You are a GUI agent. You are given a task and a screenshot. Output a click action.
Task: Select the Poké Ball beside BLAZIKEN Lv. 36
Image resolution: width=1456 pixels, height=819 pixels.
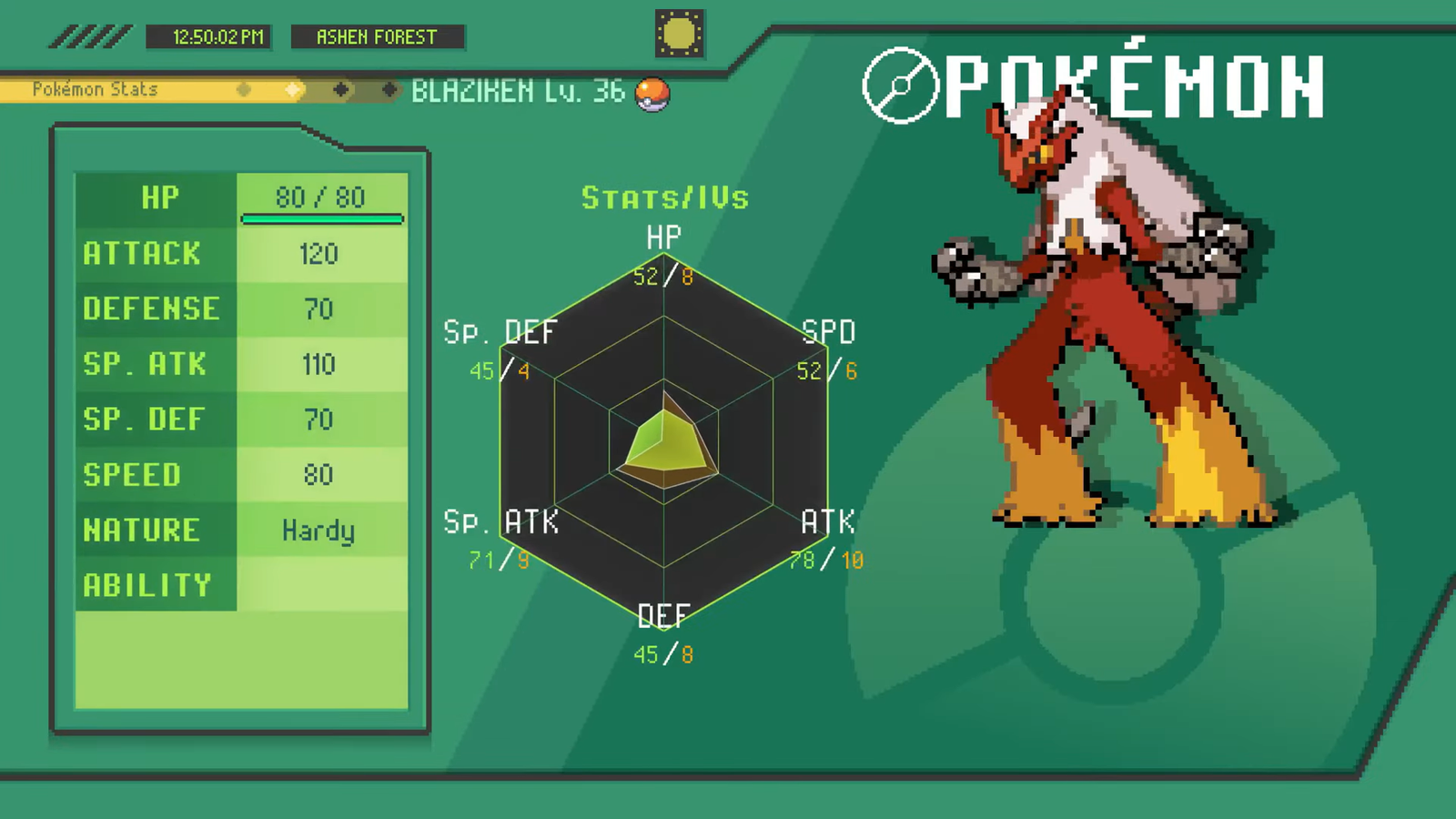pyautogui.click(x=653, y=94)
